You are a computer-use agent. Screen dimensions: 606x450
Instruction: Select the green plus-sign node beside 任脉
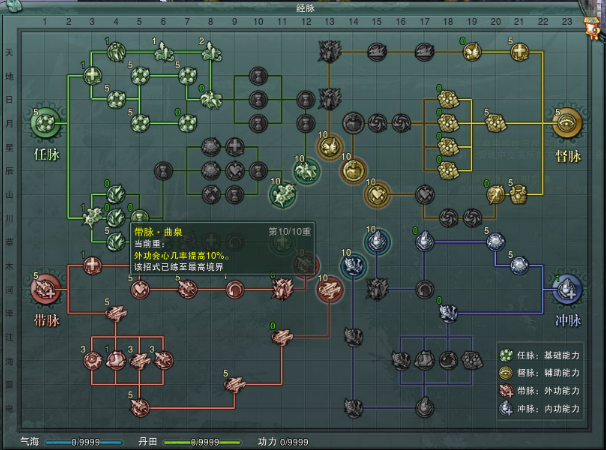[91, 75]
